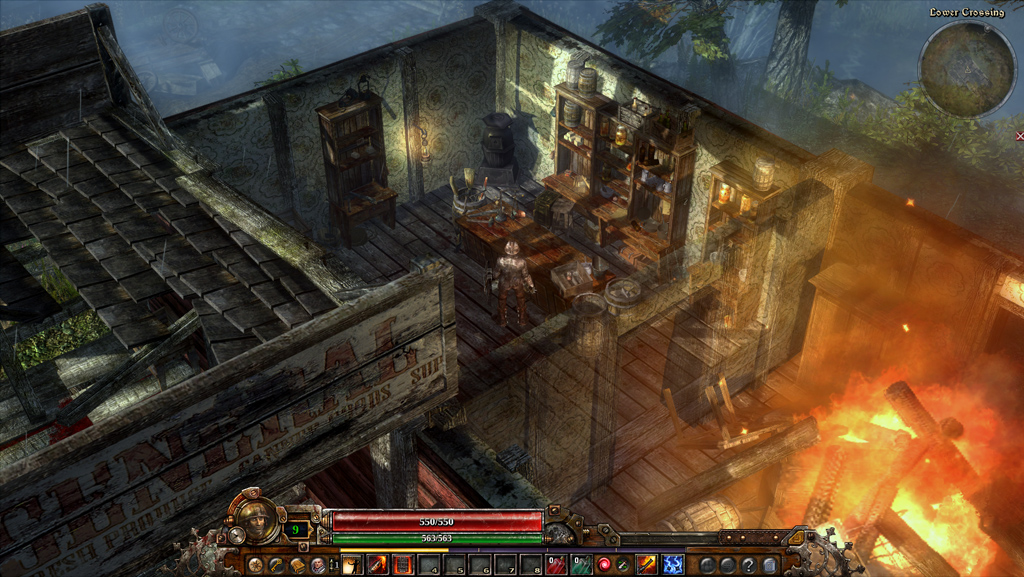Click the bearded man portrait button

coord(317,565)
